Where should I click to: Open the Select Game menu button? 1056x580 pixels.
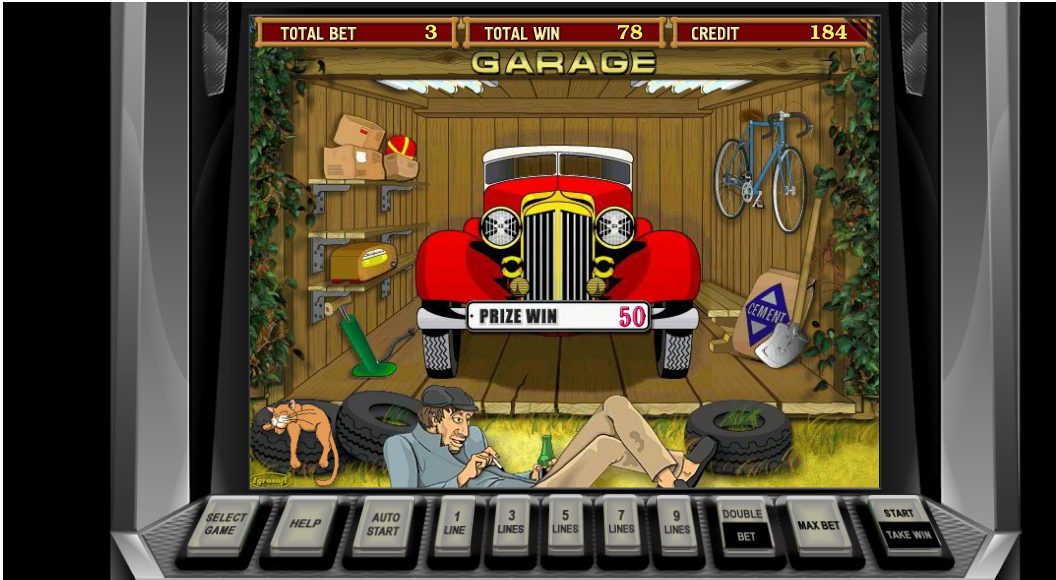pos(226,524)
